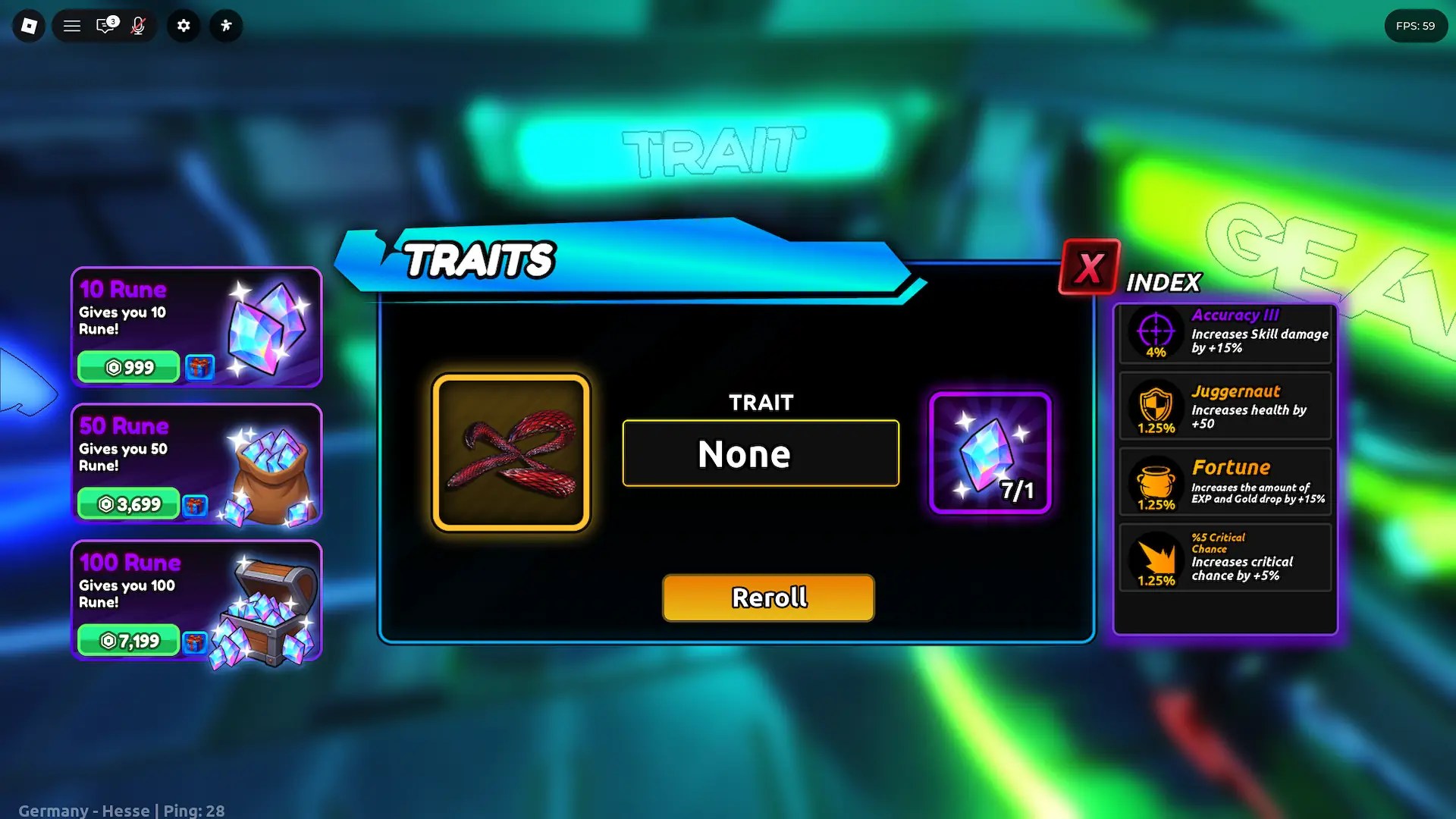The image size is (1456, 819).
Task: Select the accessibility person icon
Action: click(225, 25)
